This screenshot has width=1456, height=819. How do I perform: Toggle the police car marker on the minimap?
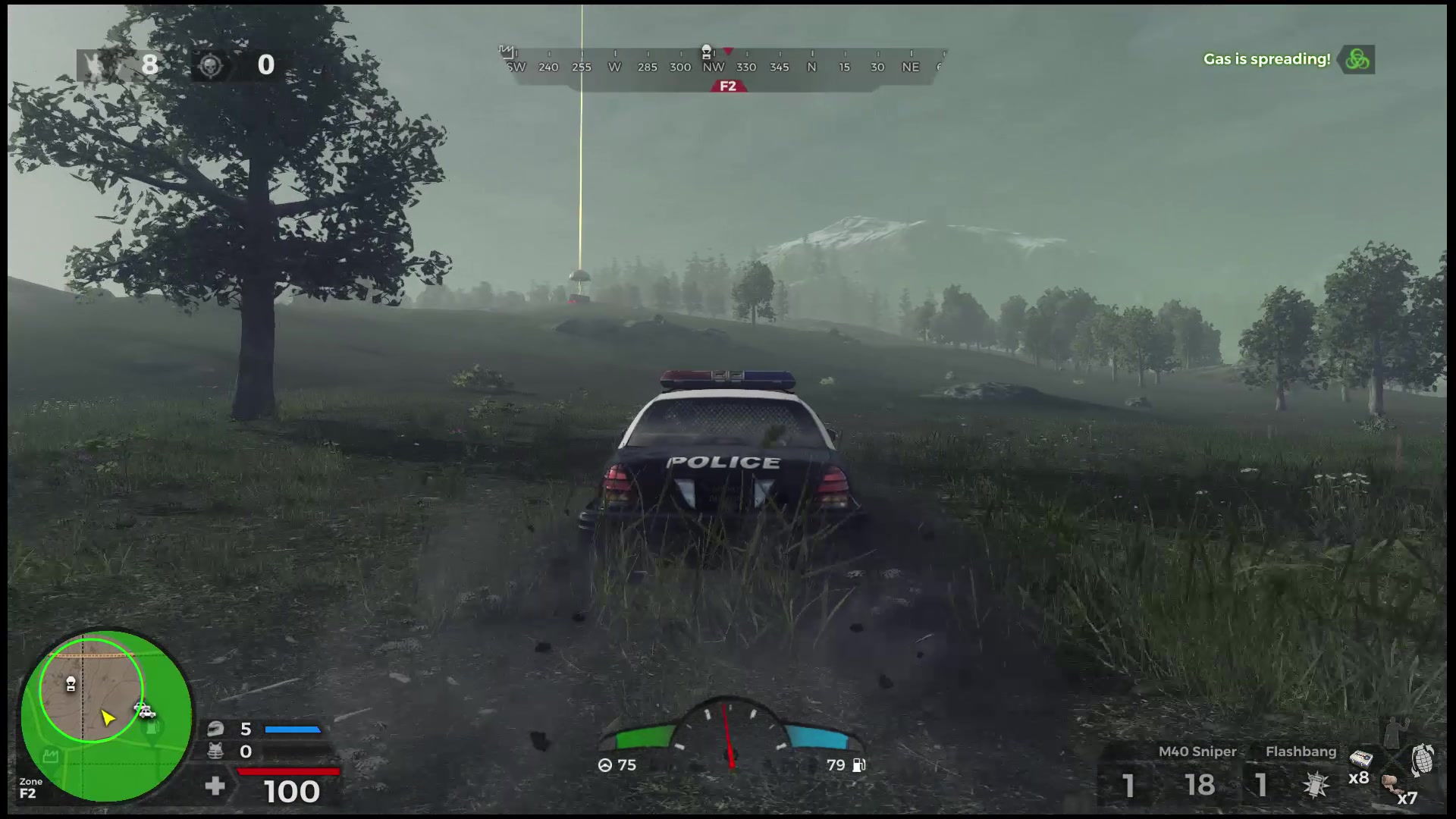(145, 711)
